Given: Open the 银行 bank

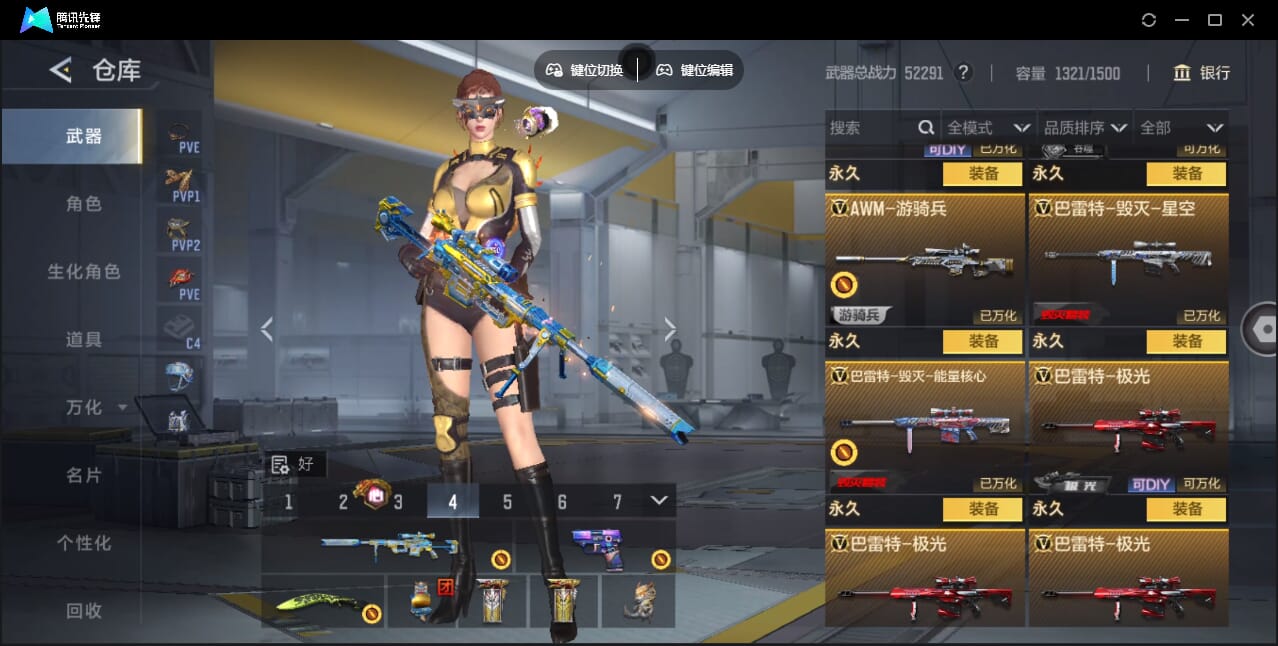Looking at the screenshot, I should pos(1201,73).
